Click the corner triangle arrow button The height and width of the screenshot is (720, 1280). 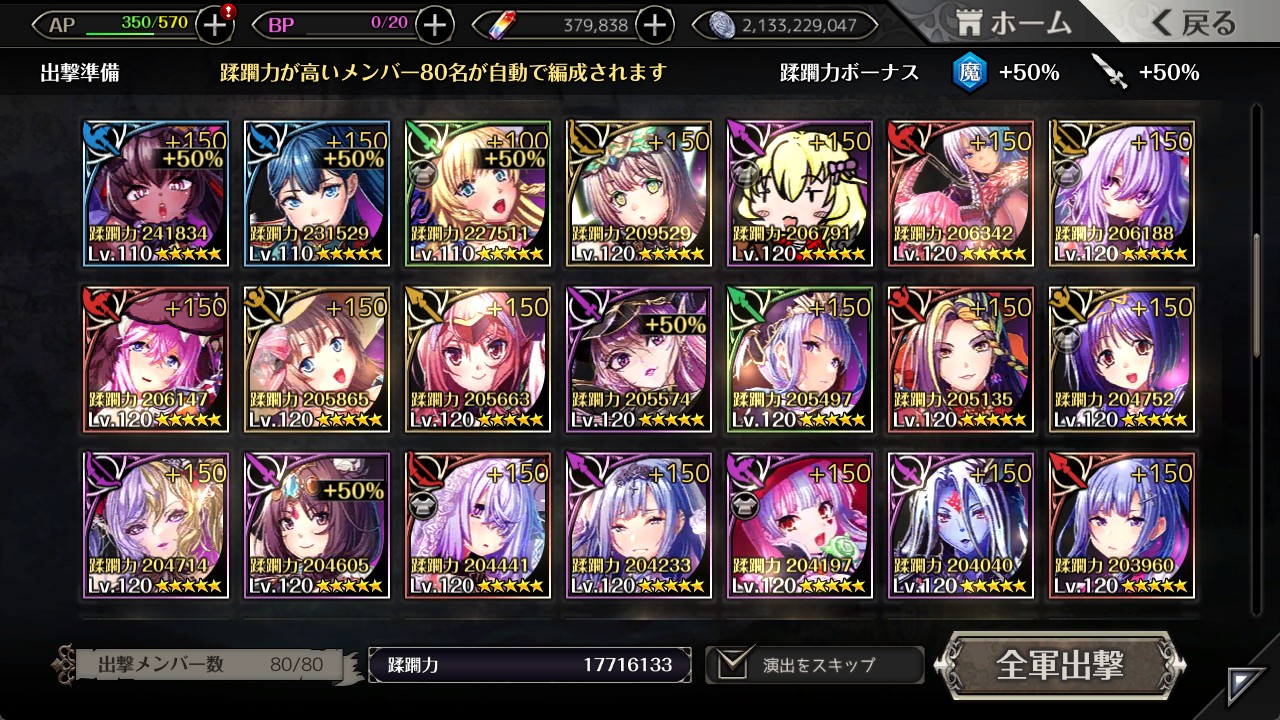click(1246, 685)
